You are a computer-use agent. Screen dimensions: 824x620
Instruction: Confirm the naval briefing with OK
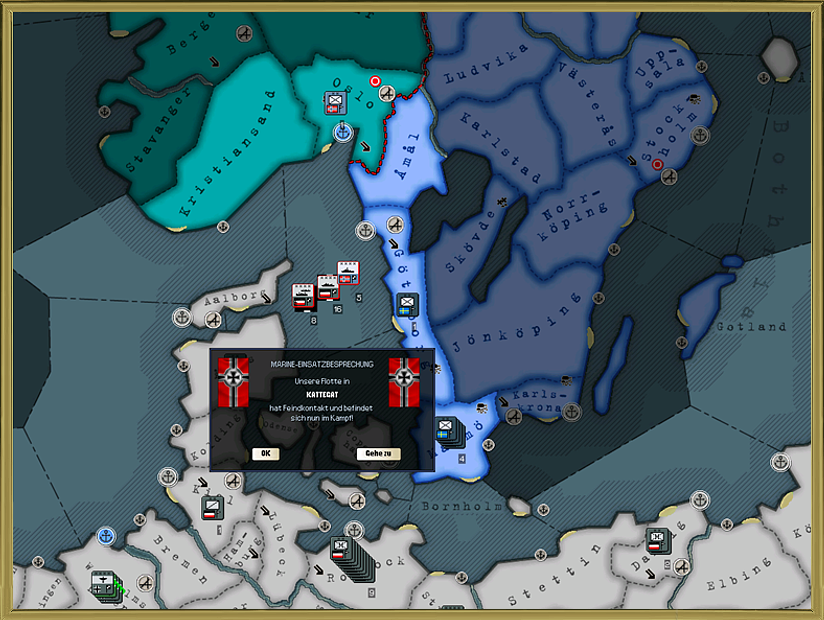pyautogui.click(x=265, y=453)
